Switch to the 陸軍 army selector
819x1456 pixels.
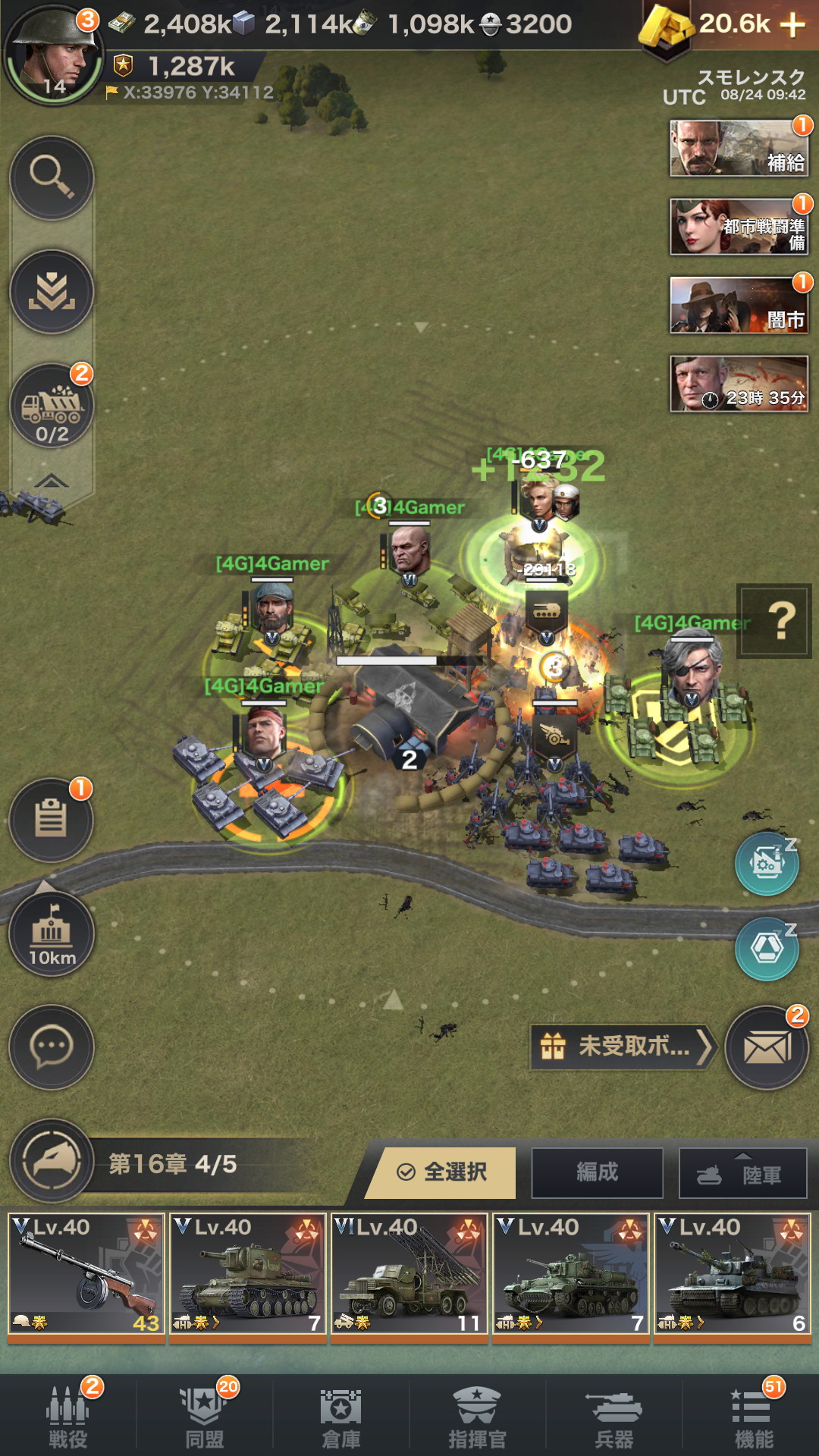click(742, 1174)
